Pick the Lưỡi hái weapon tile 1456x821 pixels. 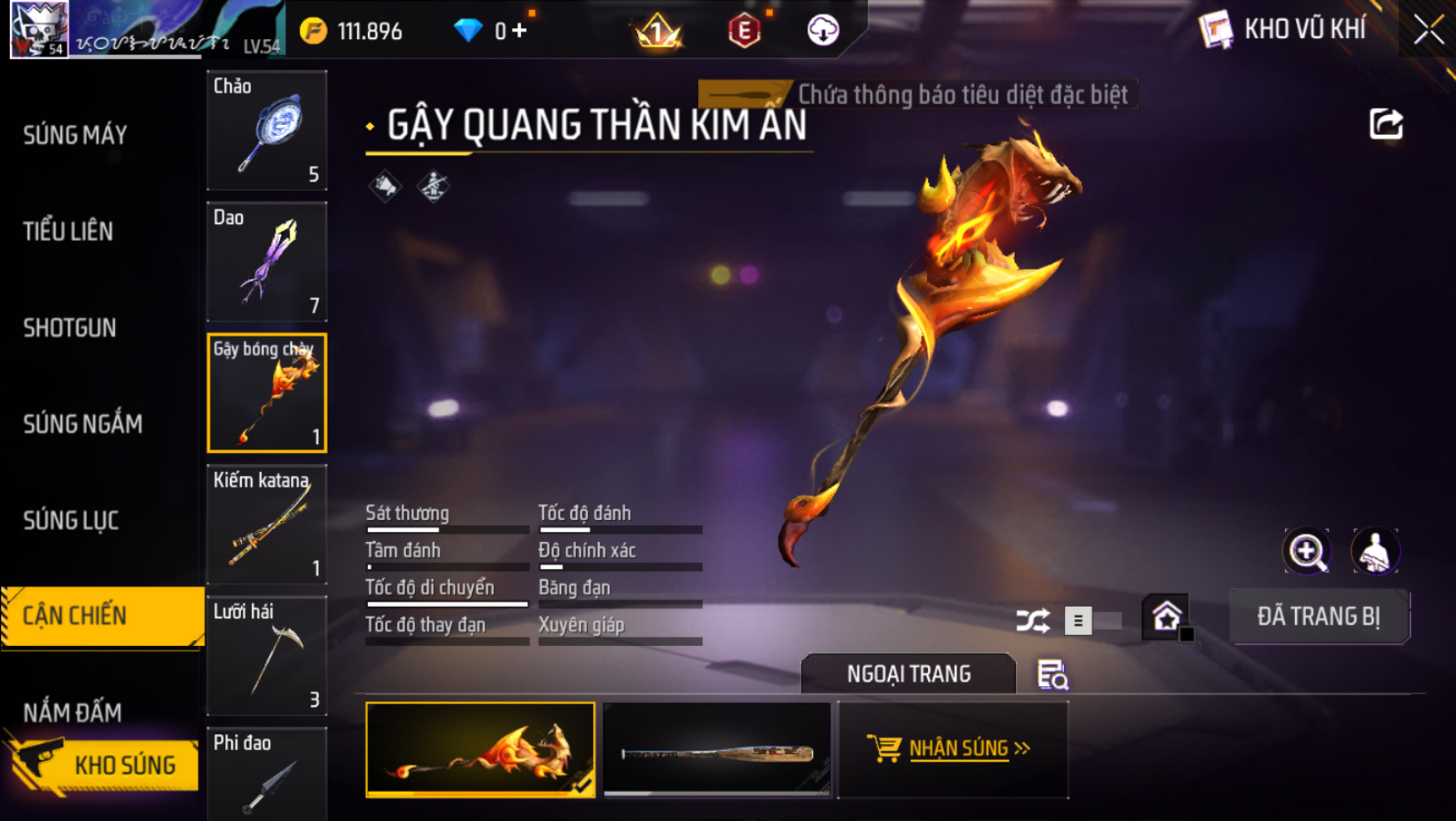[x=267, y=656]
